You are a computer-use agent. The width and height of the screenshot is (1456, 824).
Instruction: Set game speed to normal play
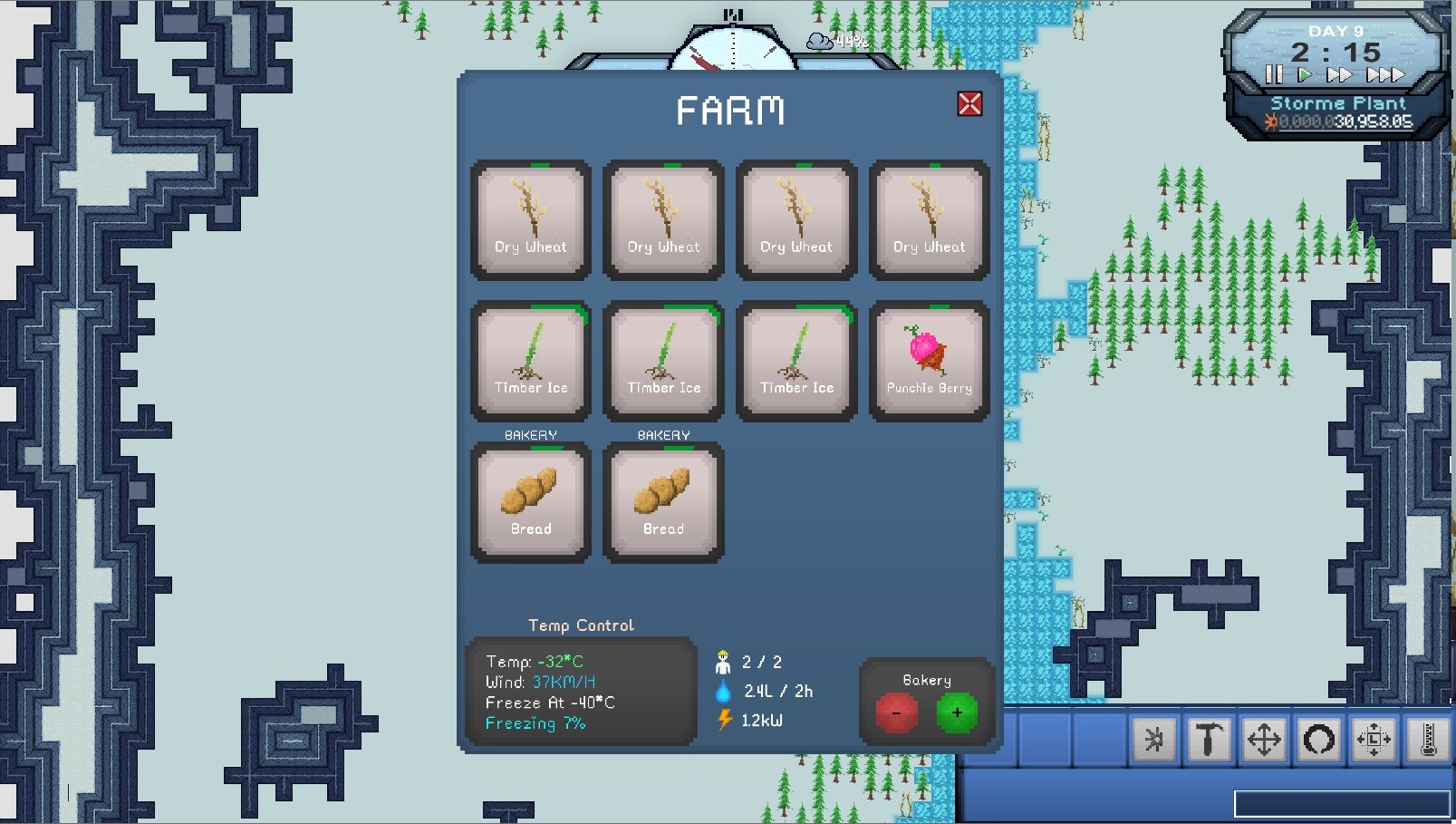point(1303,75)
